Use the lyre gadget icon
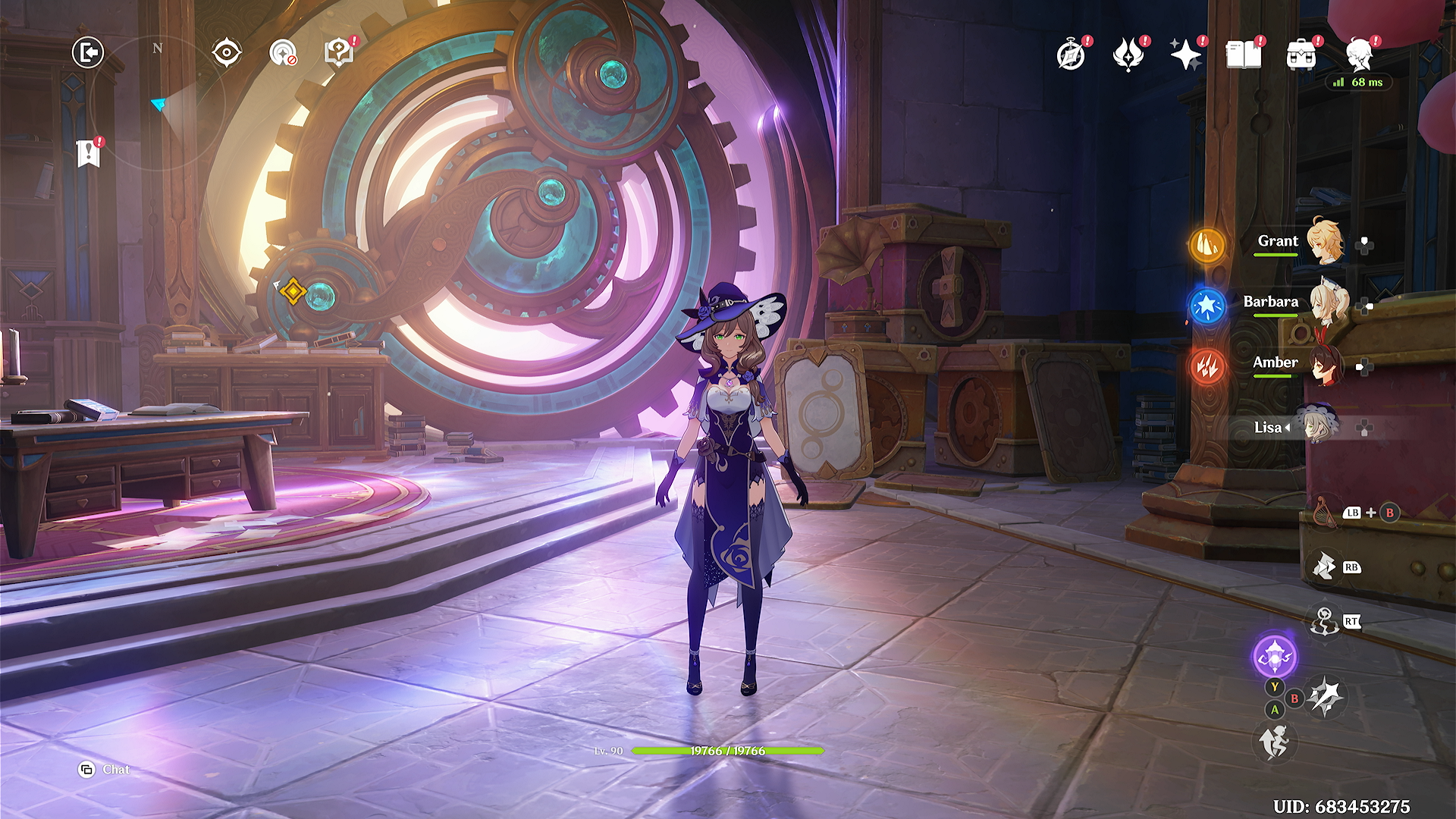This screenshot has width=1456, height=819. [1323, 512]
